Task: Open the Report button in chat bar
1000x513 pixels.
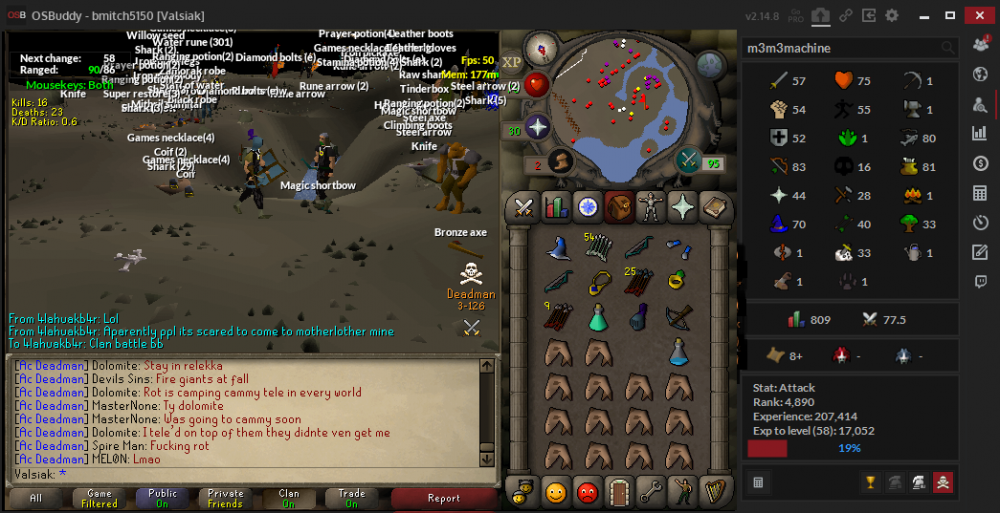Action: click(443, 497)
